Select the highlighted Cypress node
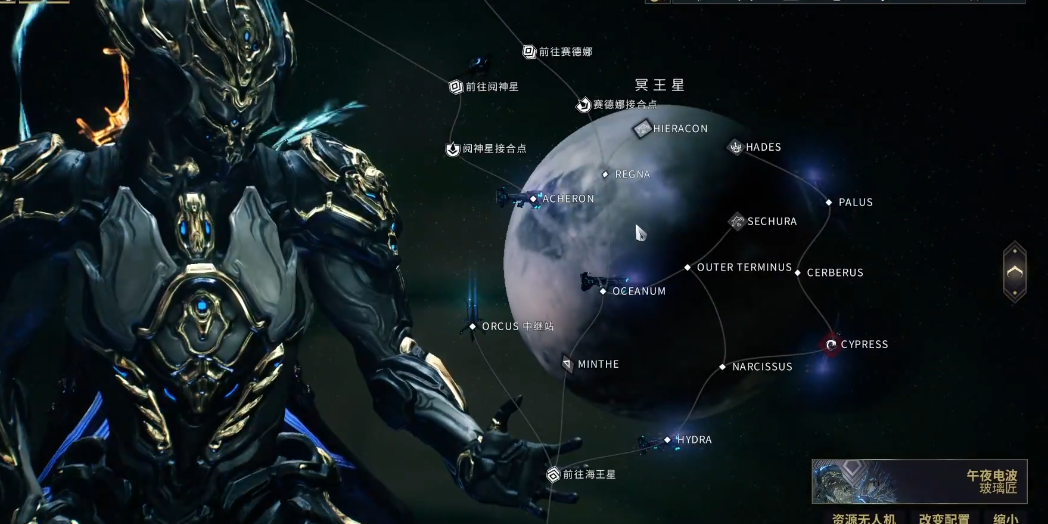The width and height of the screenshot is (1048, 524). (x=831, y=345)
